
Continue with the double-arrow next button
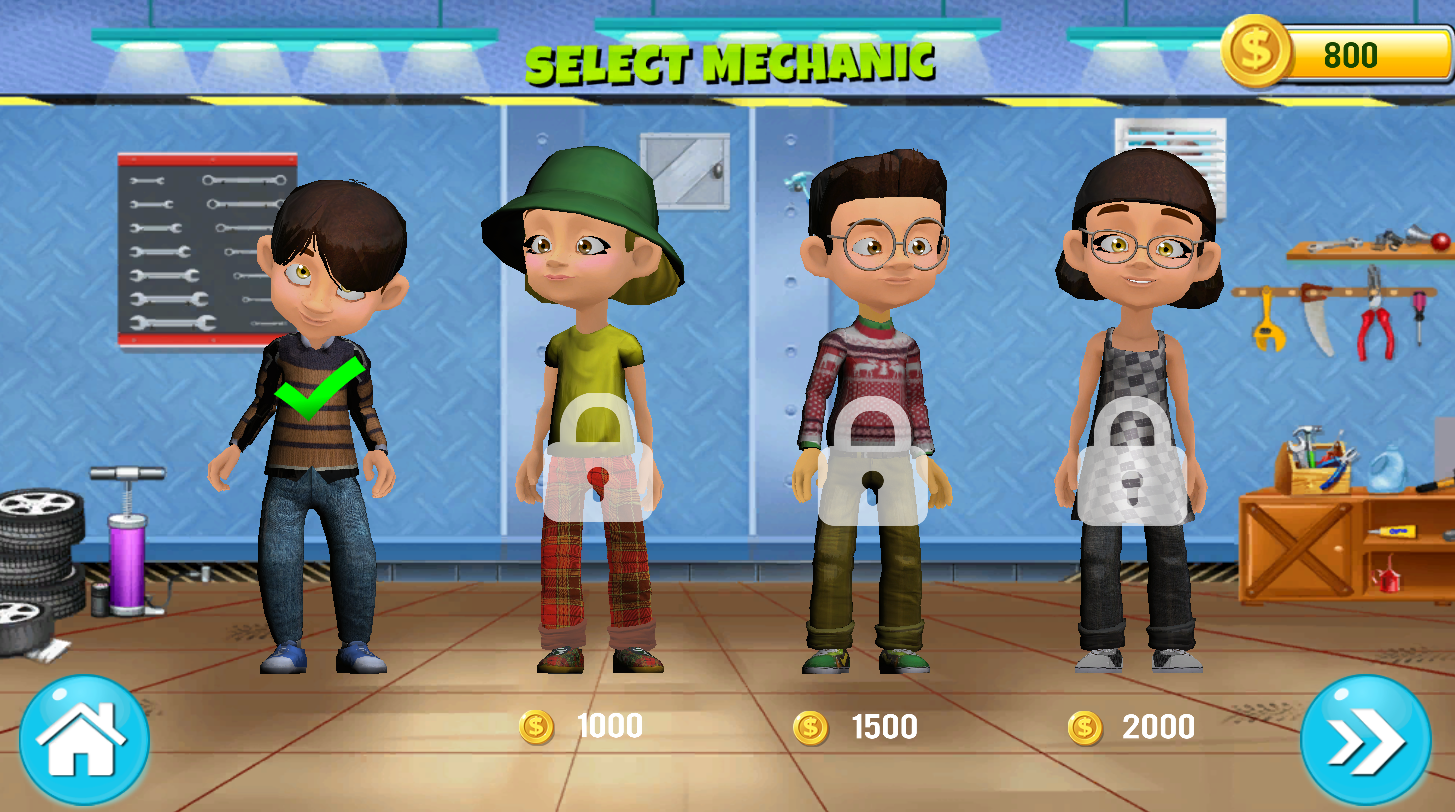pos(1366,740)
